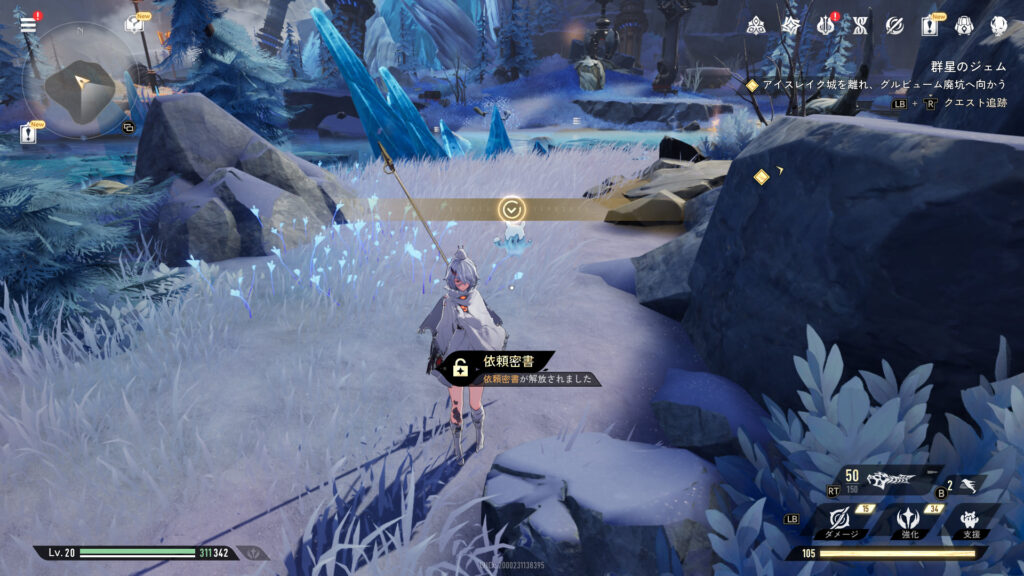
Task: Click the exclamation notice icon below the minimap
Action: pyautogui.click(x=29, y=134)
